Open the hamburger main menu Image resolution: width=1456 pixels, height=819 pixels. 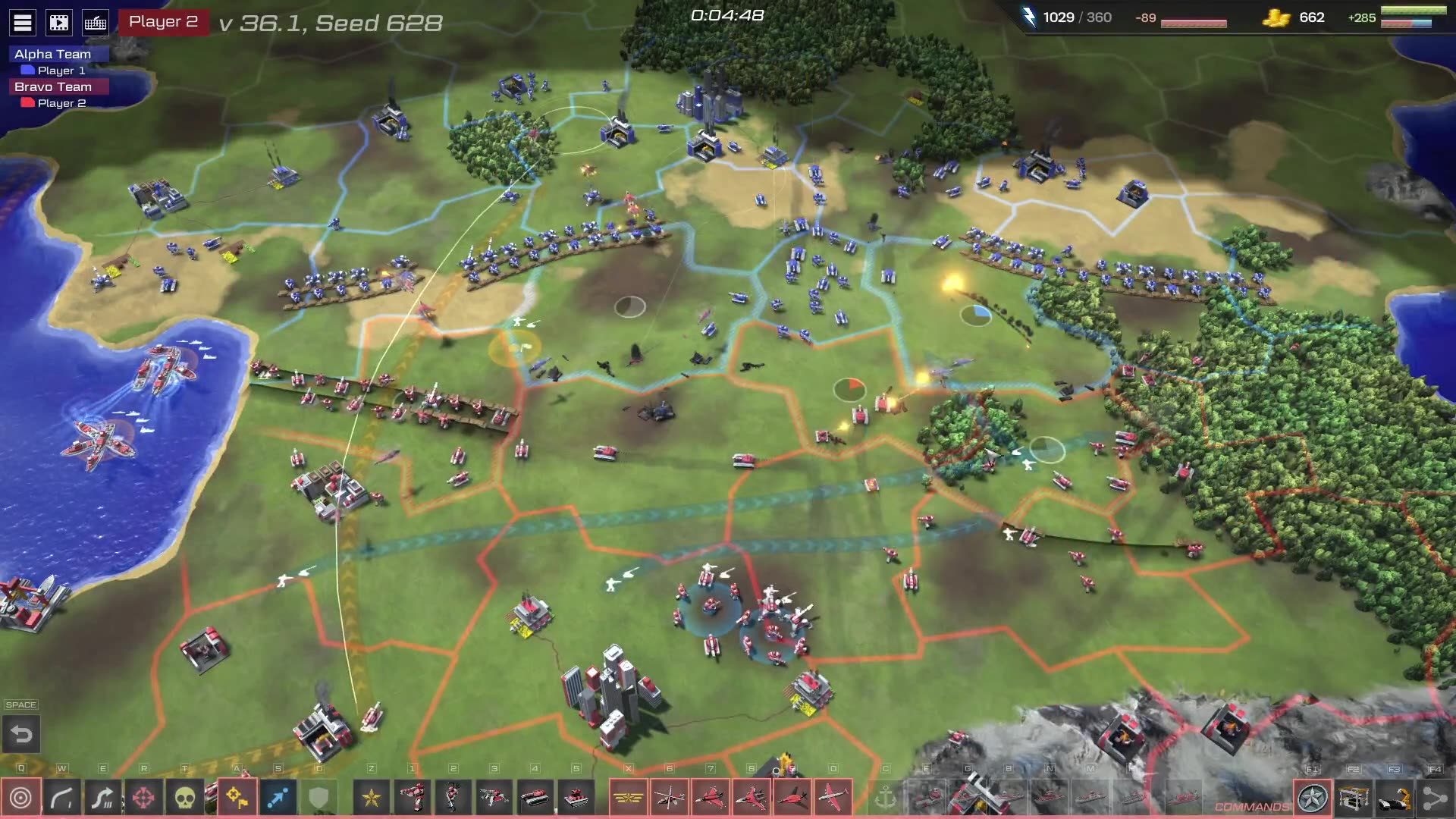(x=23, y=23)
